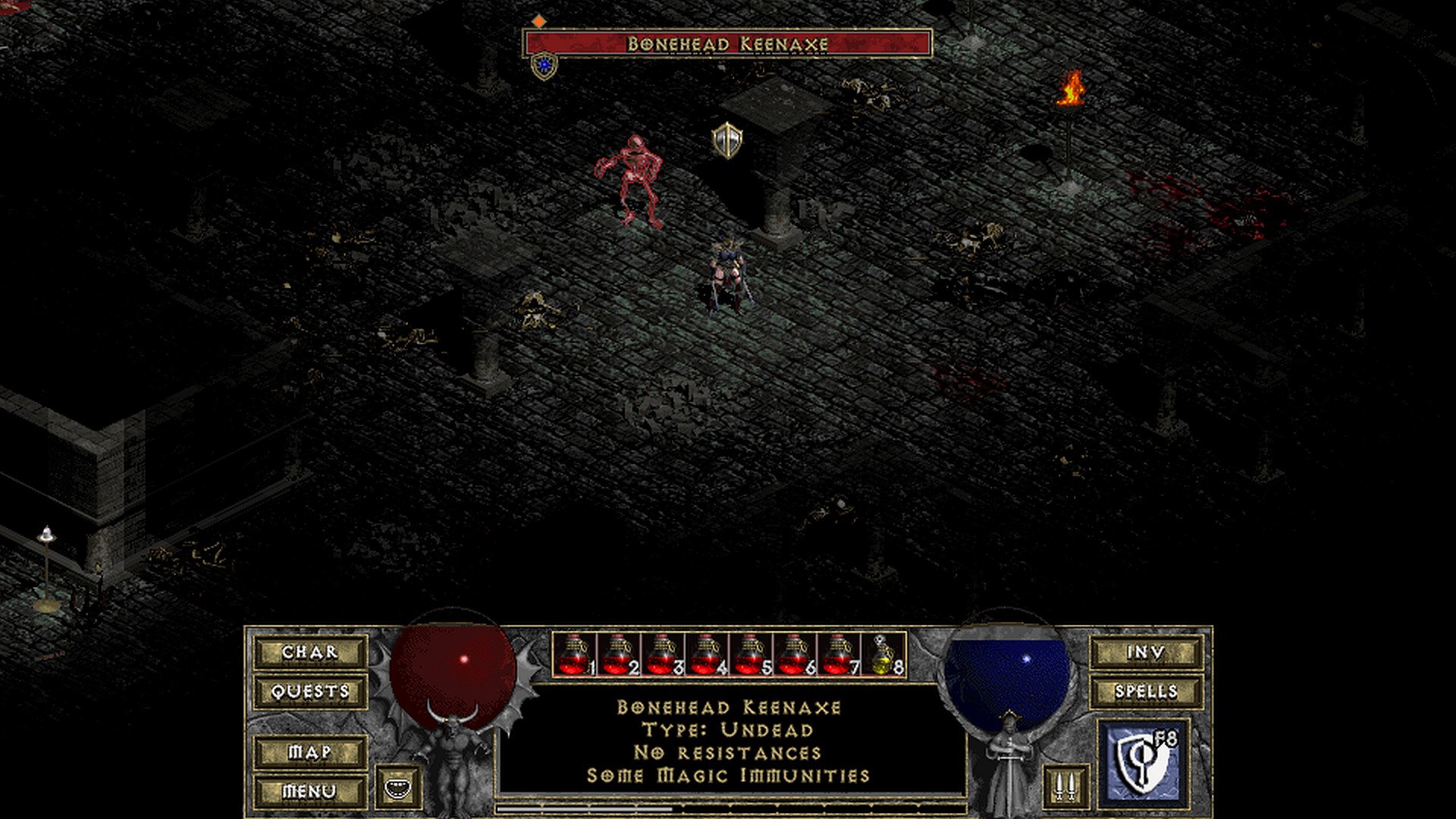Use the red healing potion in belt slot 6
The width and height of the screenshot is (1456, 819).
[x=794, y=655]
